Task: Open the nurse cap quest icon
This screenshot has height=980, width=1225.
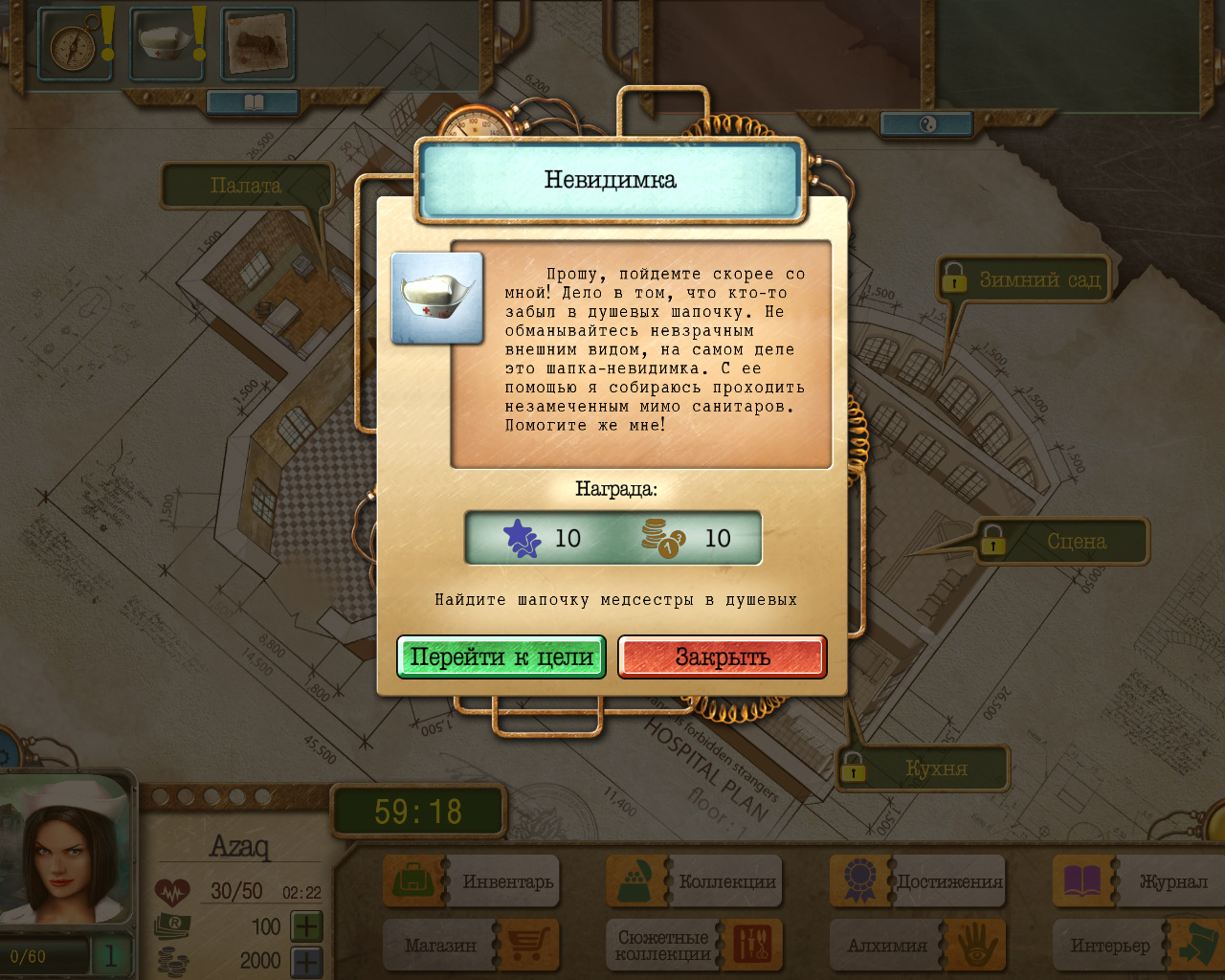Action: tap(165, 45)
